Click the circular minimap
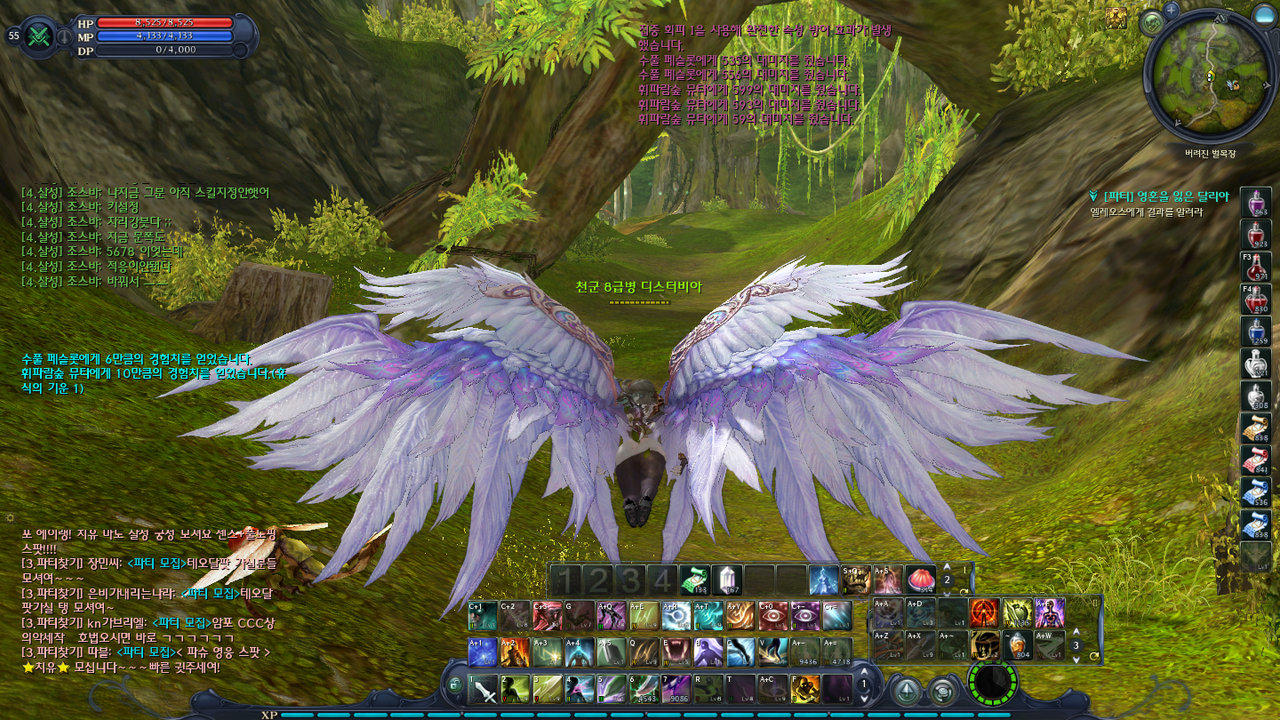The width and height of the screenshot is (1280, 720). coord(1209,76)
